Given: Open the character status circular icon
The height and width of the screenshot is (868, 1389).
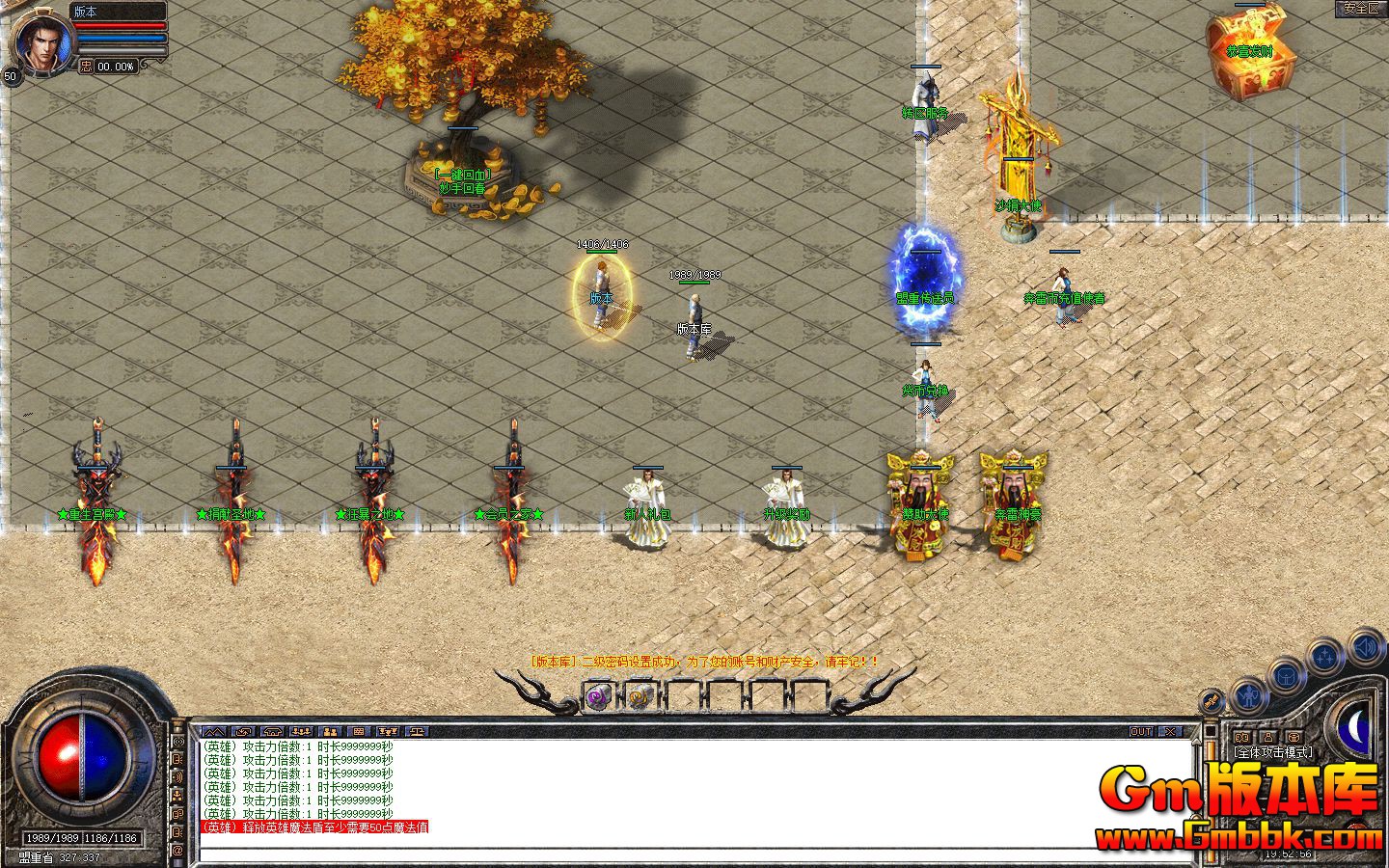Looking at the screenshot, I should [1249, 695].
